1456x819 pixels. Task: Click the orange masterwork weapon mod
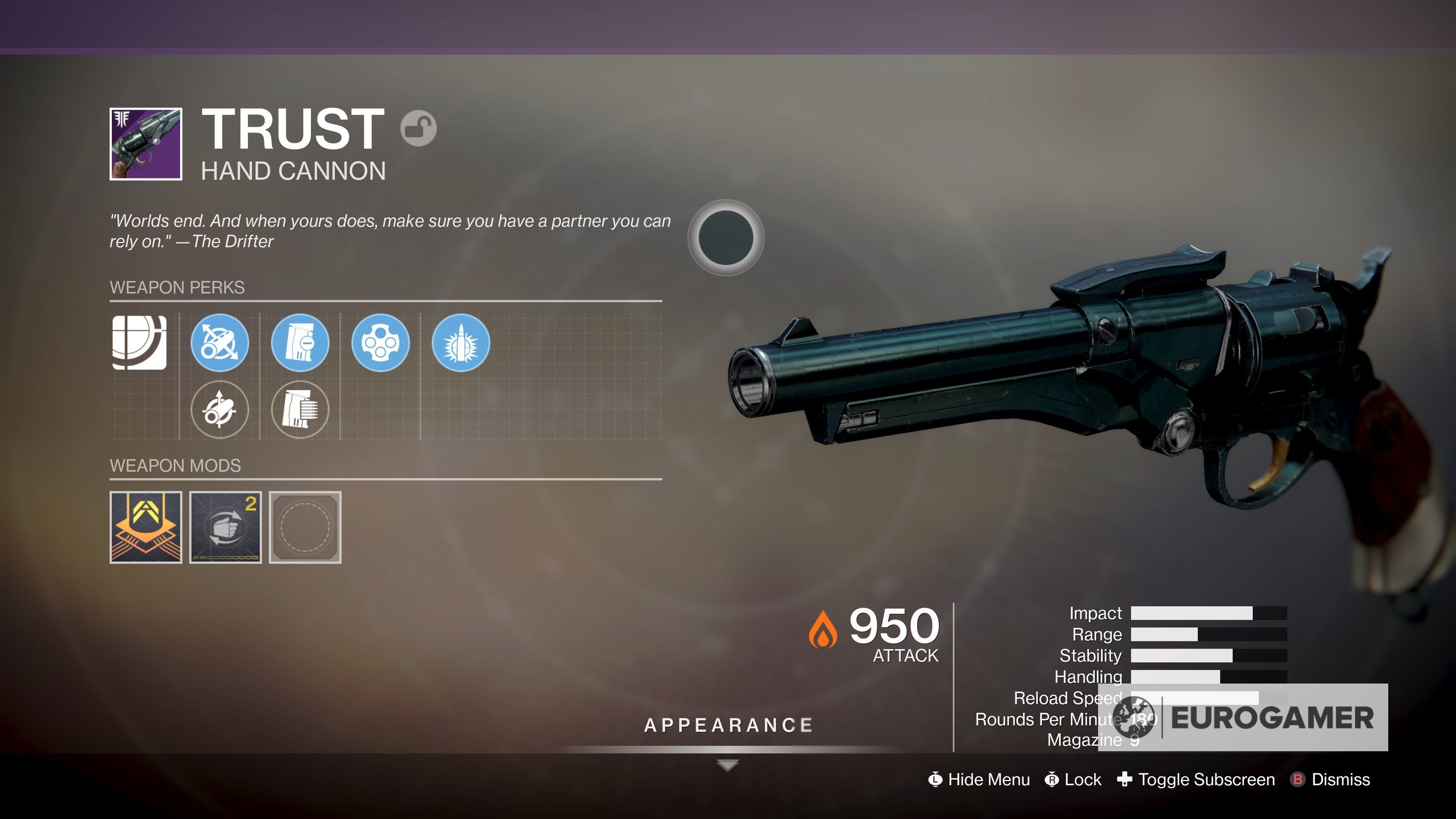click(x=145, y=526)
